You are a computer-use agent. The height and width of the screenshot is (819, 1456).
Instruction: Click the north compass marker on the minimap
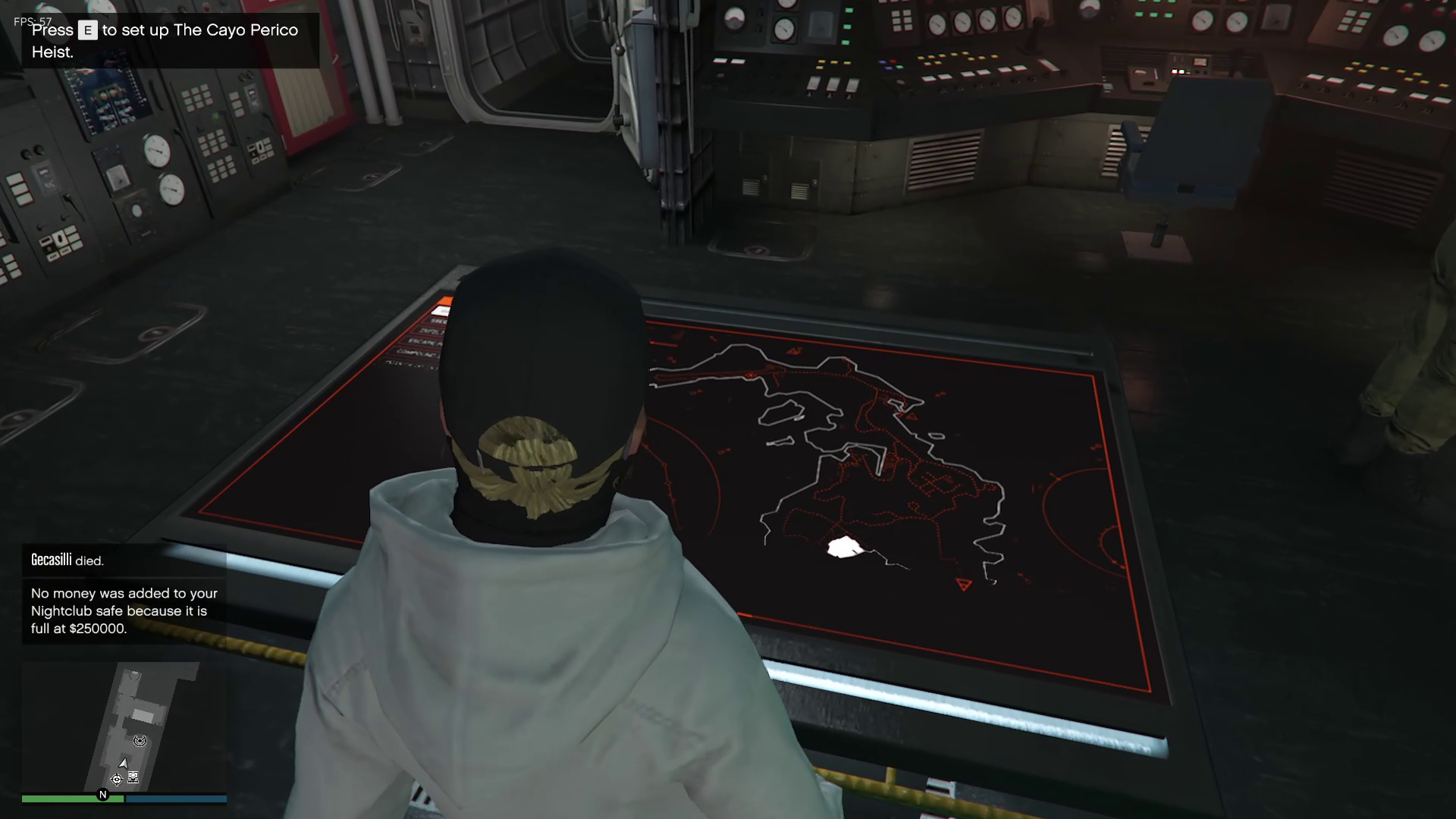(103, 795)
